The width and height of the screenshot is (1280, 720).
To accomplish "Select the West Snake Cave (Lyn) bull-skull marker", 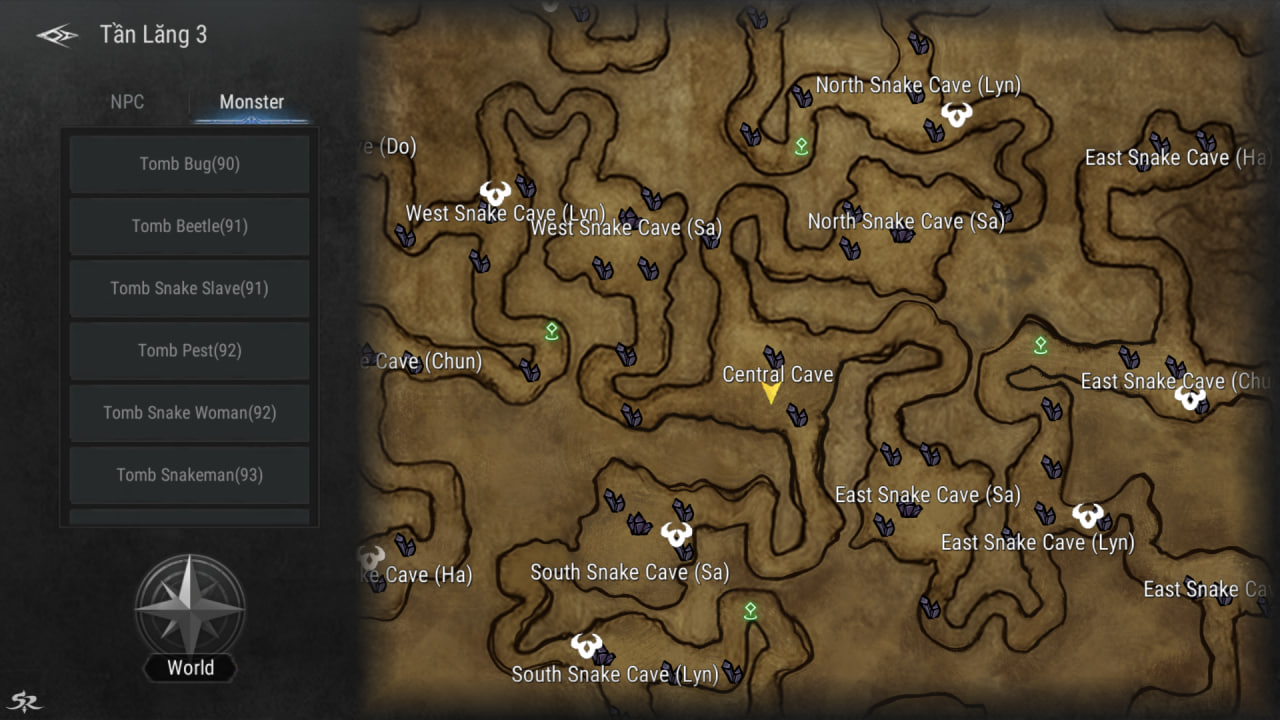I will point(495,192).
